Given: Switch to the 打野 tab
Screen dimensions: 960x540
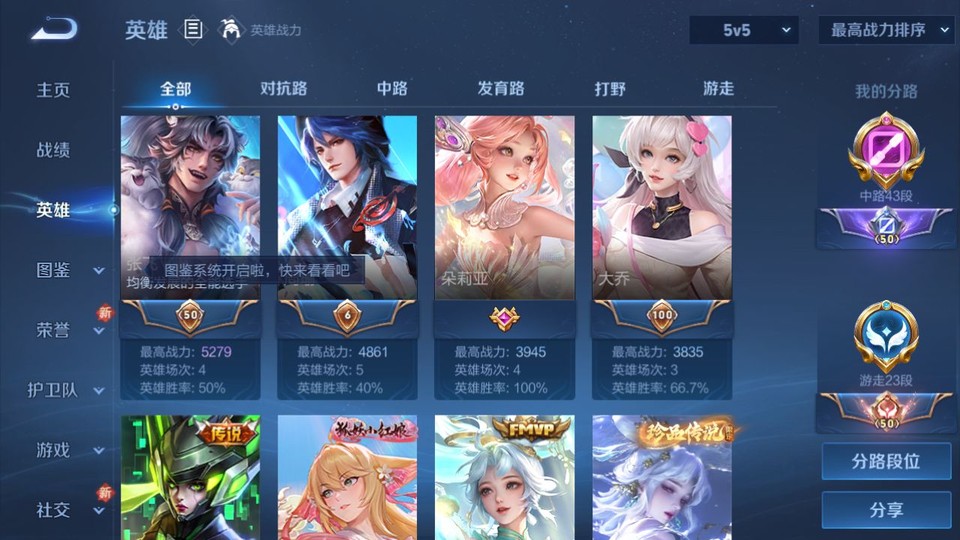Looking at the screenshot, I should 610,88.
